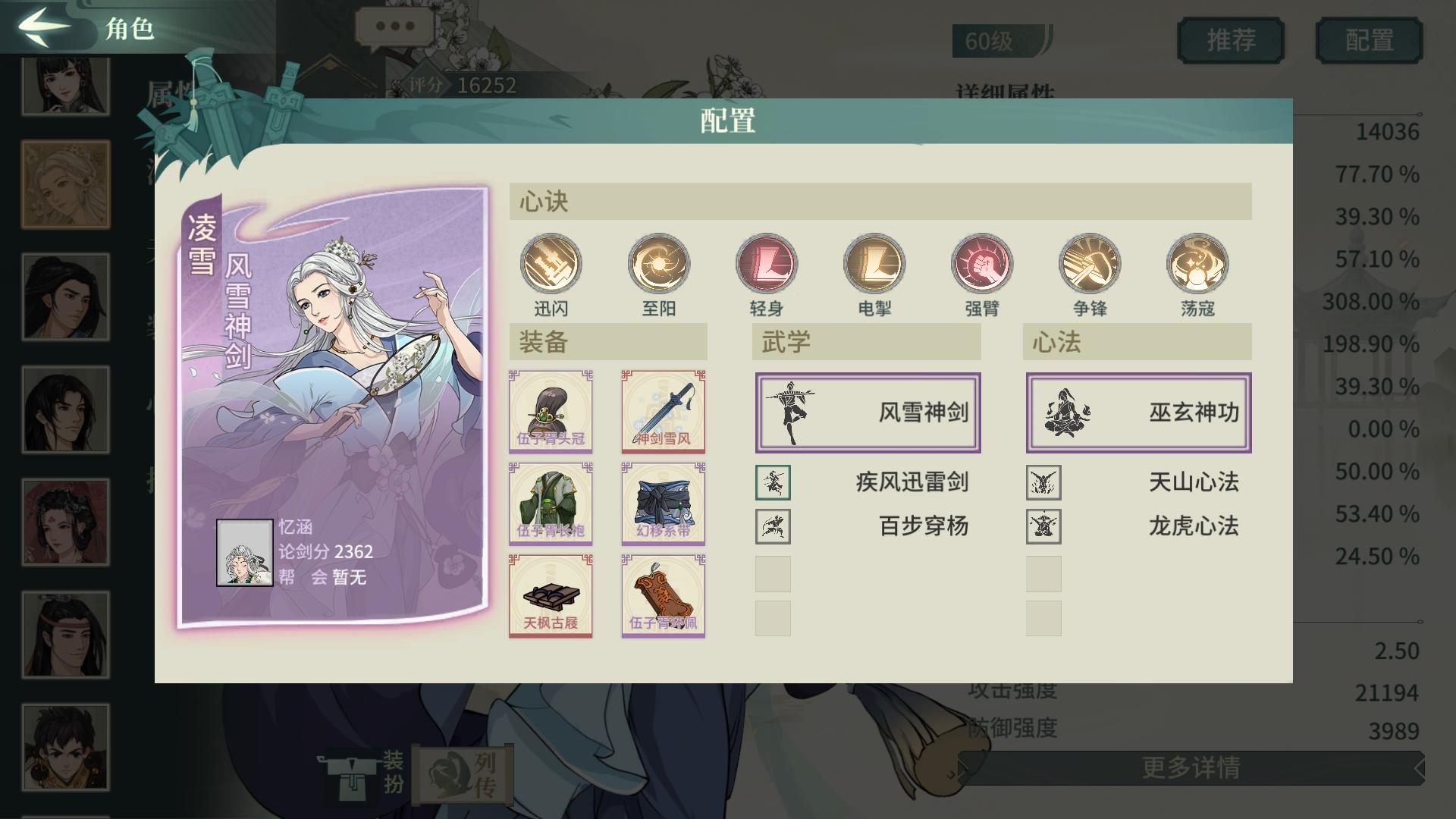The width and height of the screenshot is (1456, 819).
Task: Select the 迅闪 heart skill icon
Action: point(550,265)
